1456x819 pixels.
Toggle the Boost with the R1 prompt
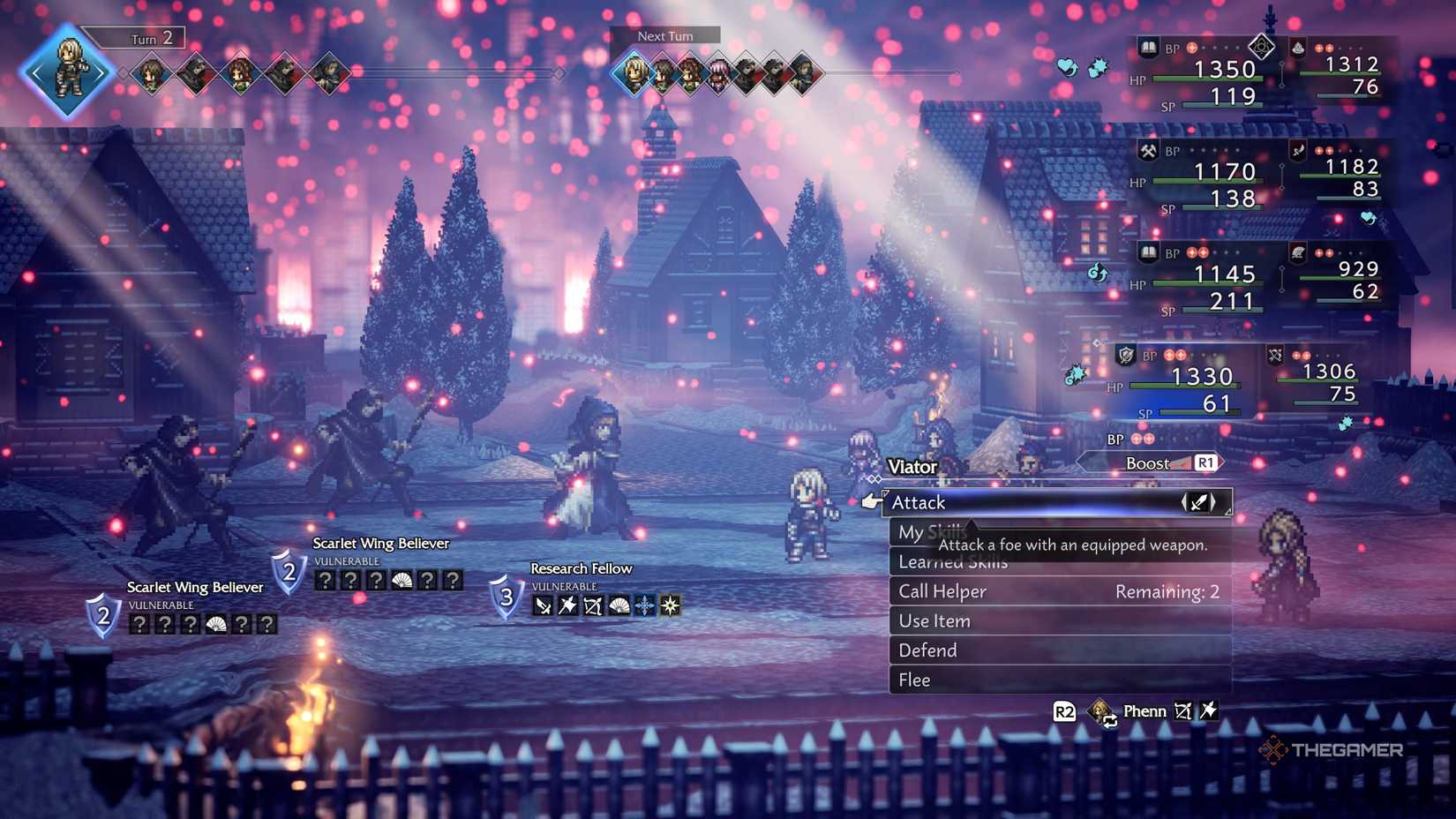1205,462
